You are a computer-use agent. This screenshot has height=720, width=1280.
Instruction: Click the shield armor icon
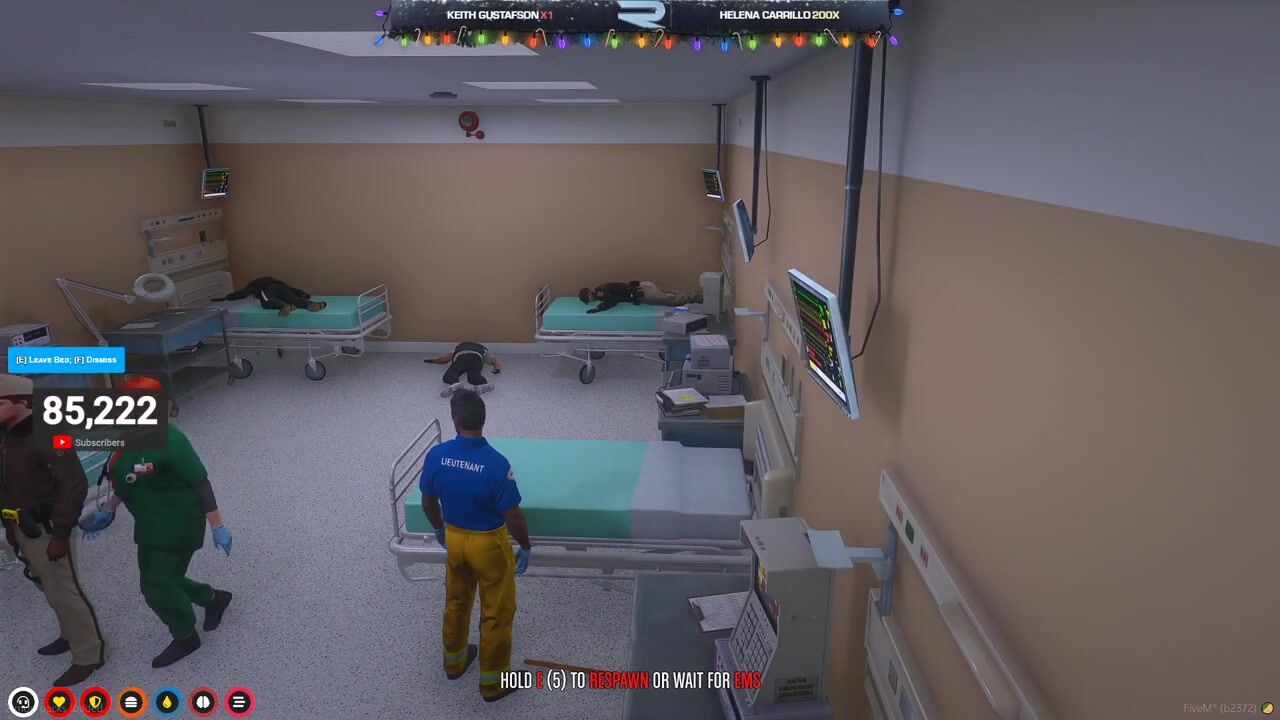95,702
